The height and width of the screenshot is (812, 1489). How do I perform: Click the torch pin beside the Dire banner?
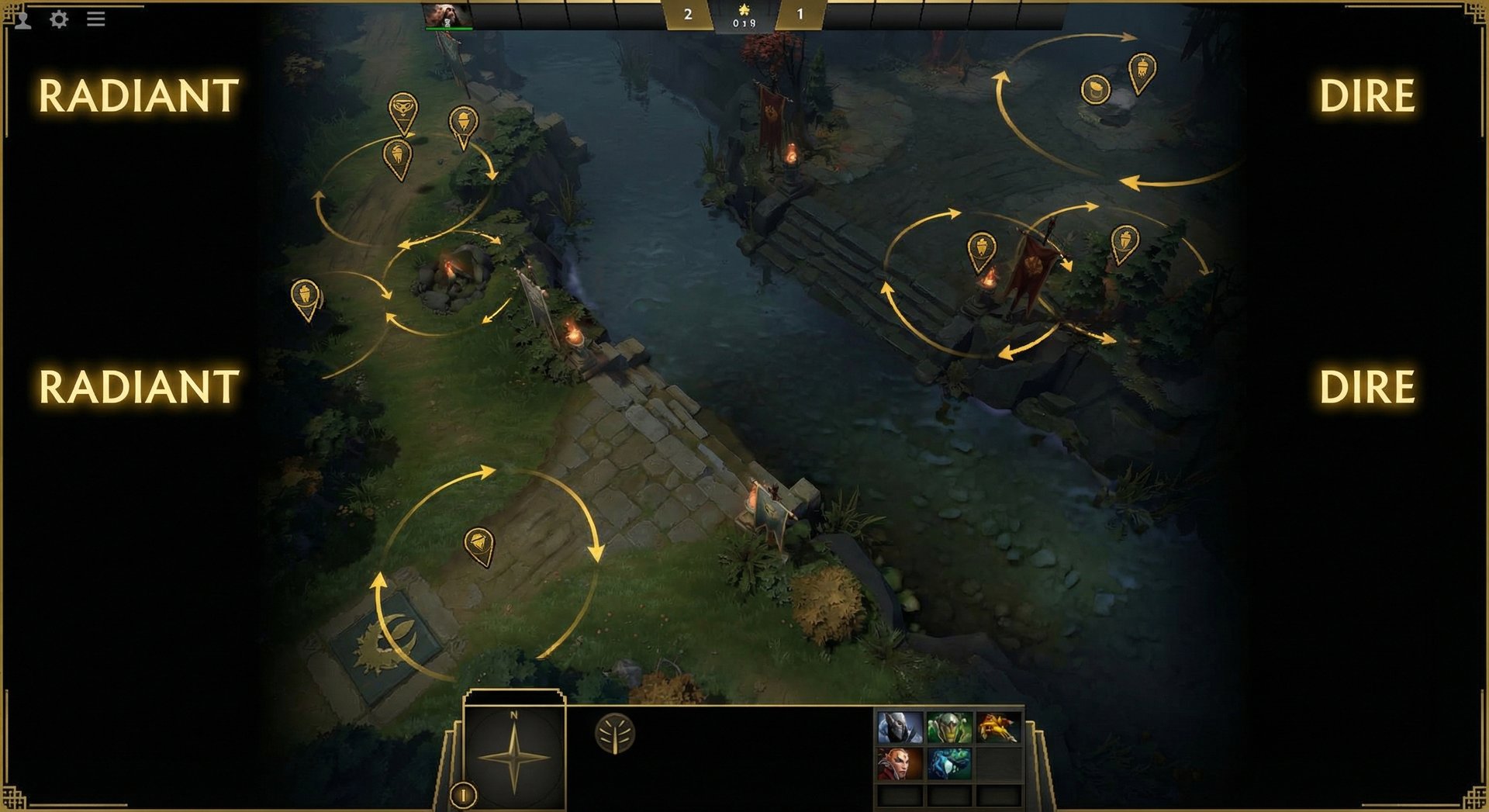point(981,244)
